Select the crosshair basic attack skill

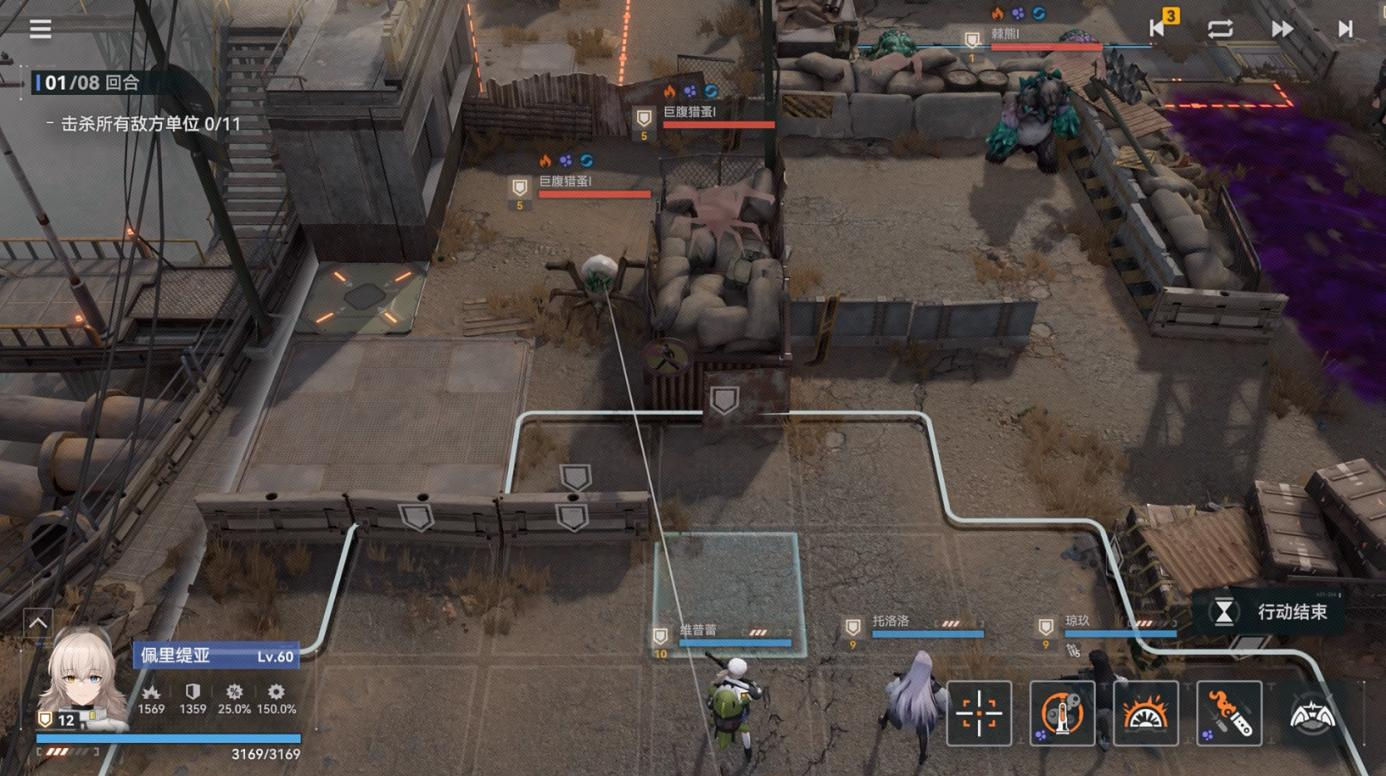click(979, 714)
